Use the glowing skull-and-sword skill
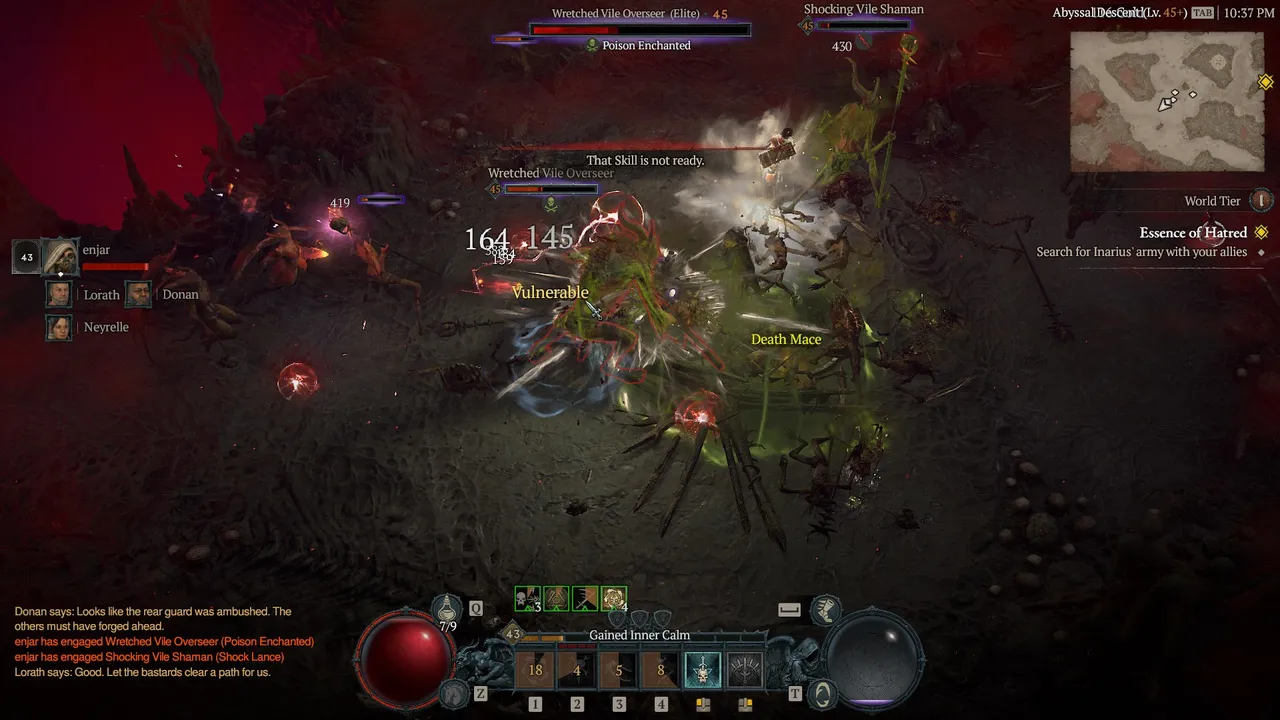1280x720 pixels. (703, 670)
